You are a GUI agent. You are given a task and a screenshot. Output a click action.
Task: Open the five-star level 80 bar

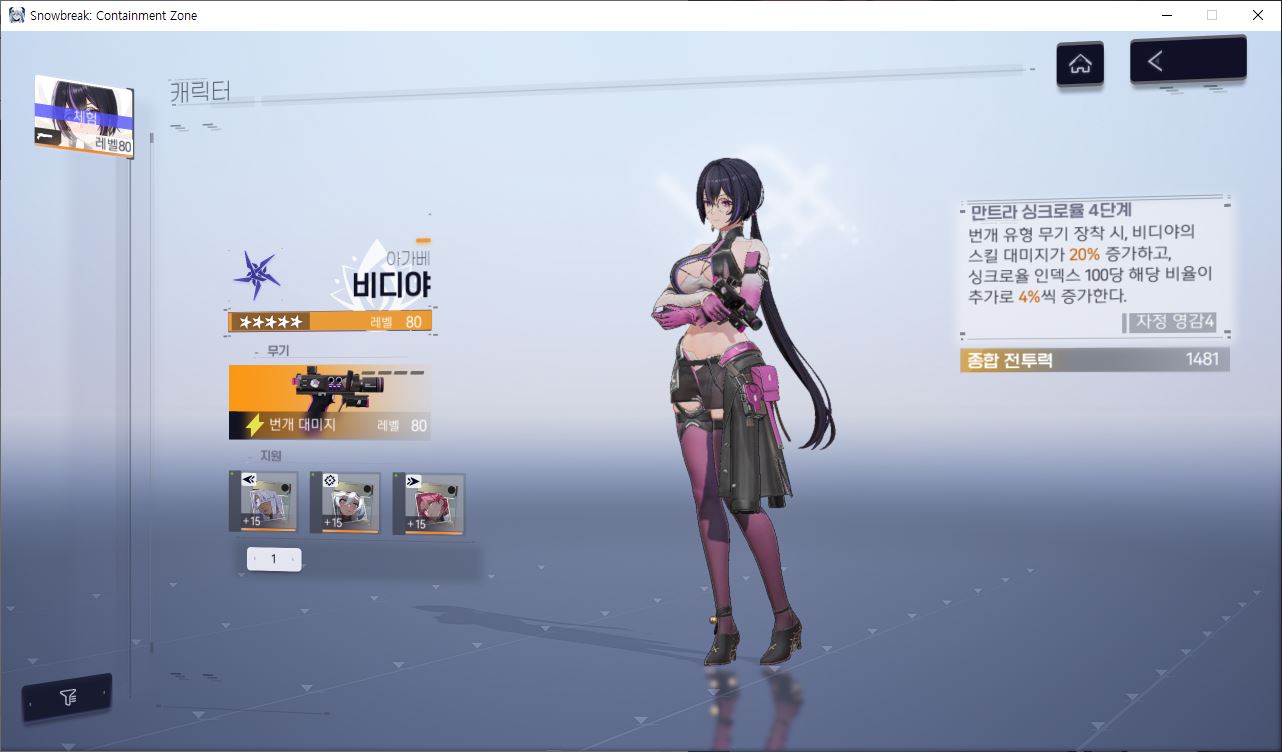(x=330, y=322)
